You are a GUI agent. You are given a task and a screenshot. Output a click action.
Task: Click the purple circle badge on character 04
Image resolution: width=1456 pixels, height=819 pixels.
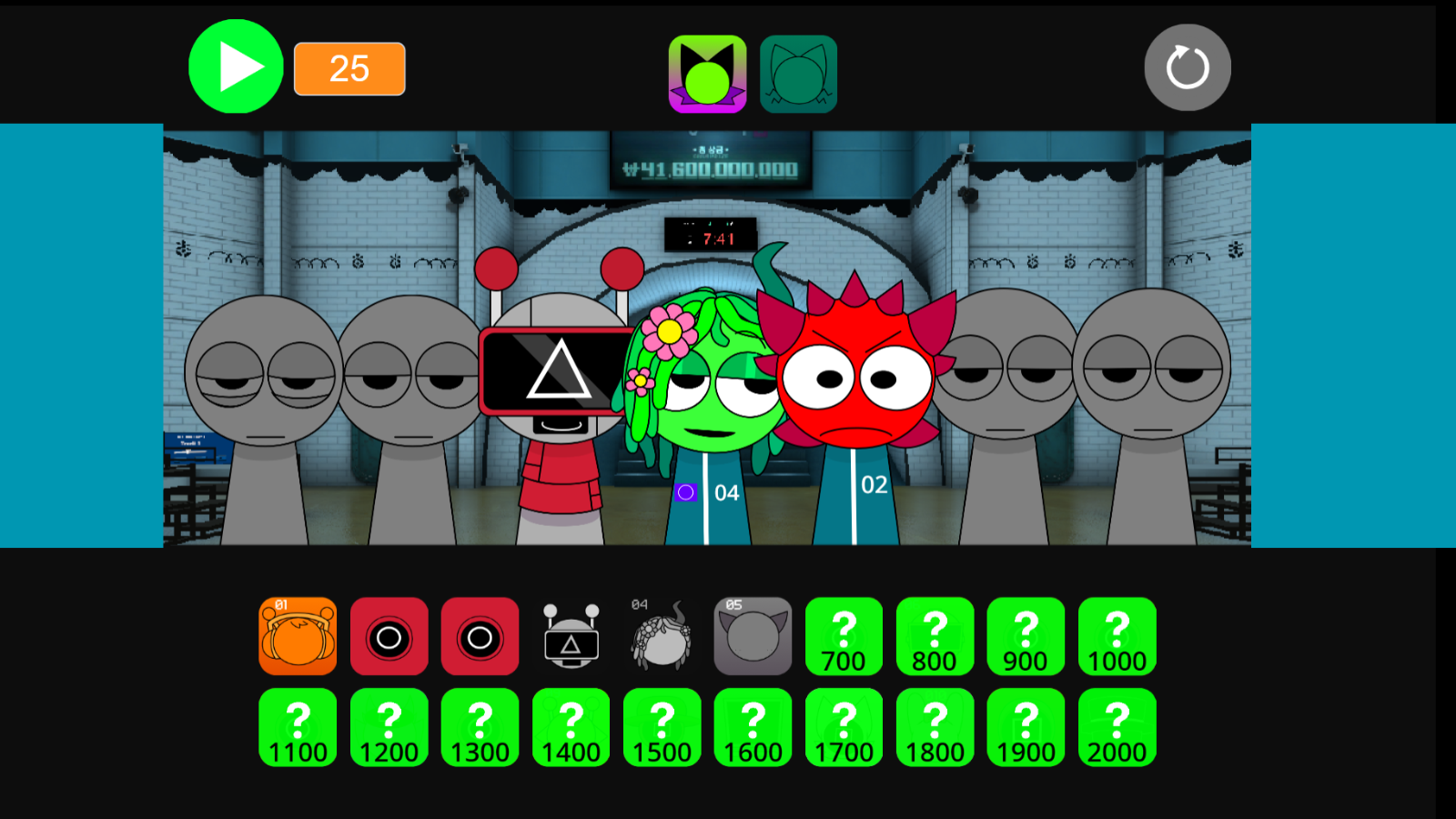685,493
